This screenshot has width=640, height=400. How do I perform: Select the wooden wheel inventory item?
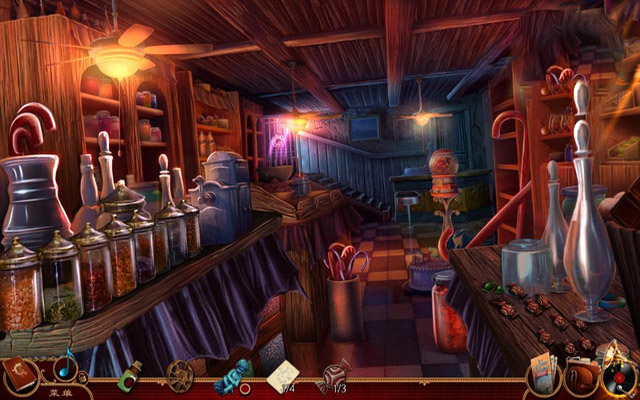tap(181, 376)
